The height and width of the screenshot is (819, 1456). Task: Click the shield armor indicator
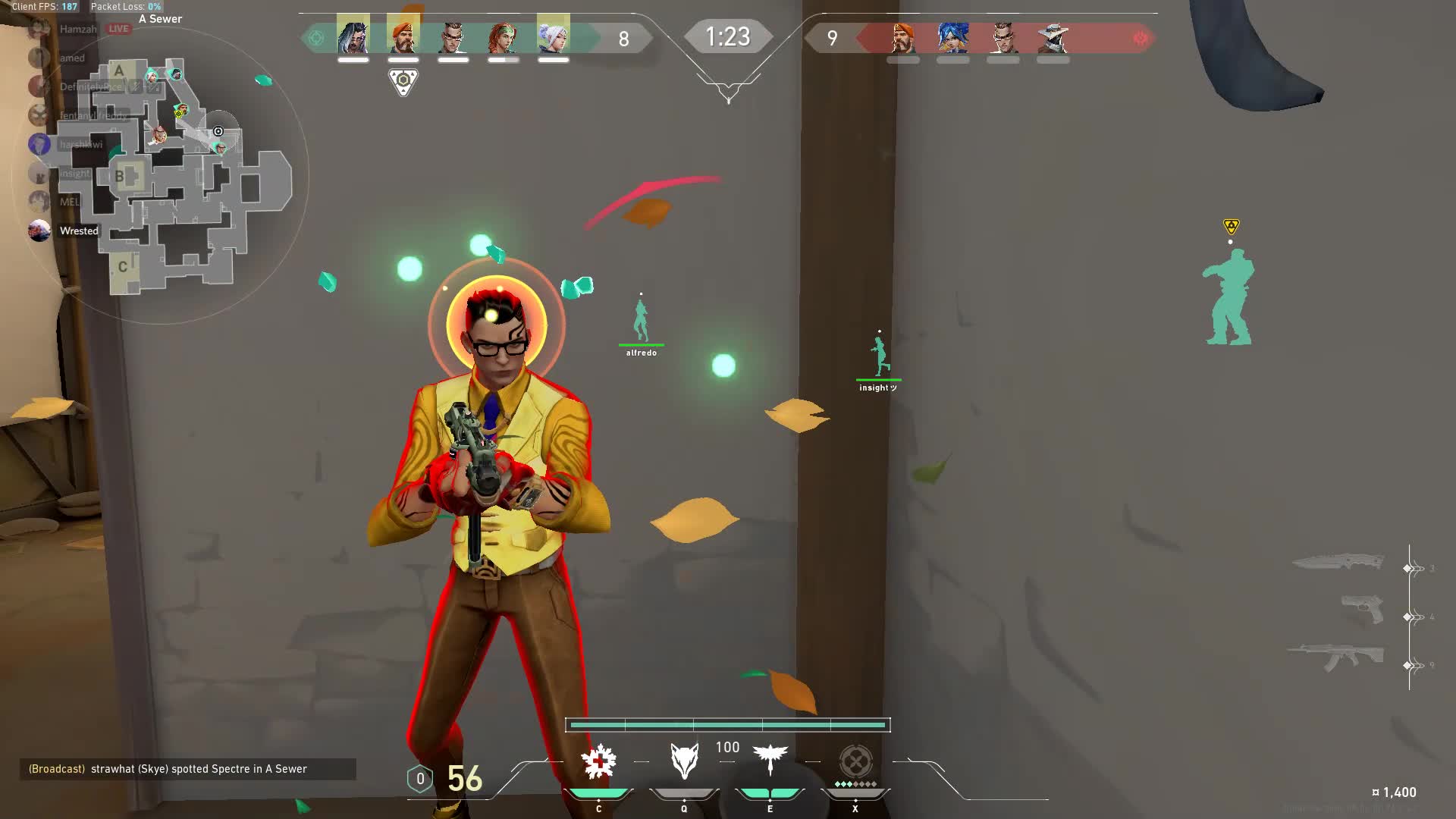point(420,779)
